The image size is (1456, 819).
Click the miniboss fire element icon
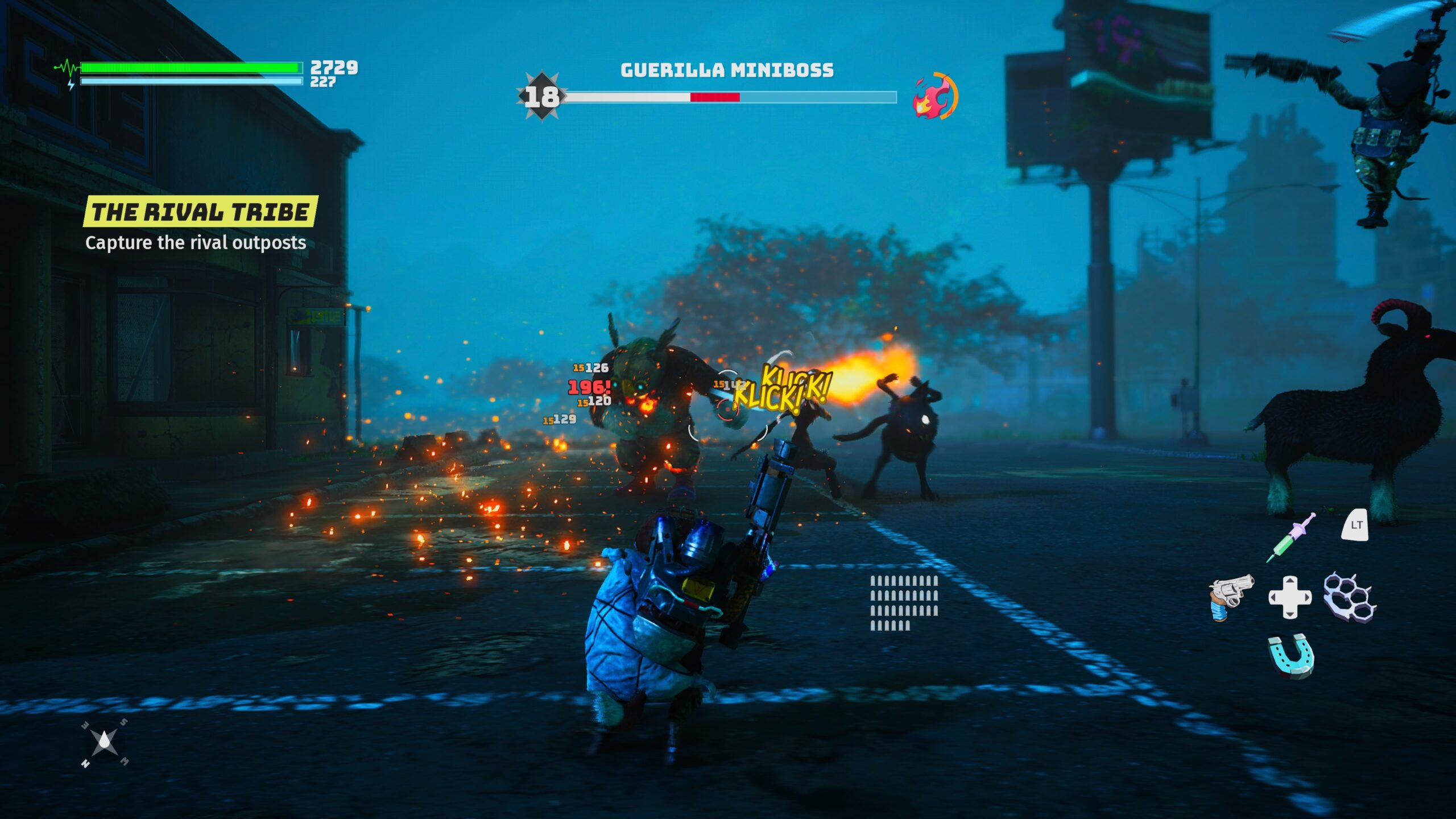pyautogui.click(x=934, y=96)
